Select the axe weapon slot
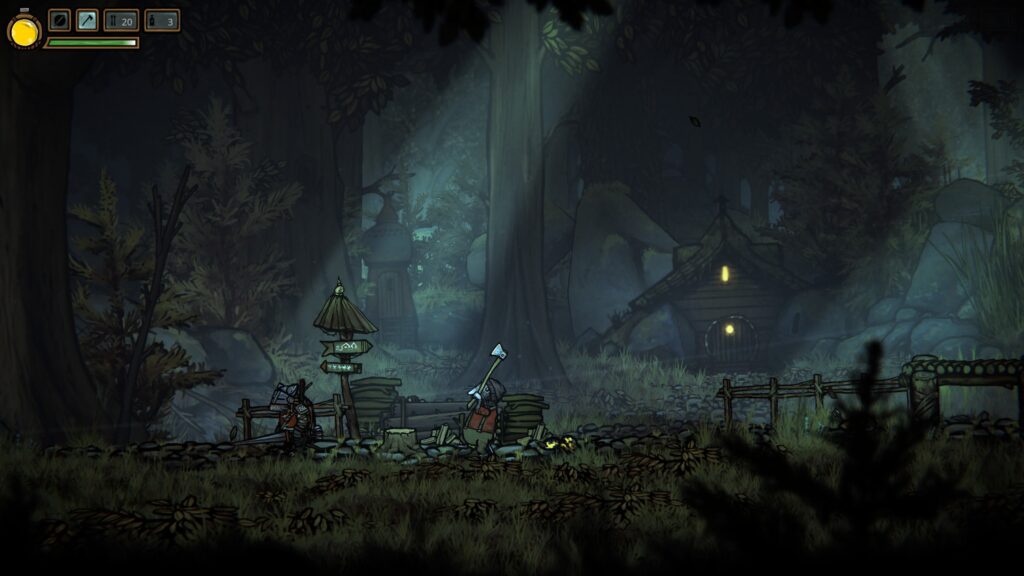The height and width of the screenshot is (576, 1024). coord(87,20)
